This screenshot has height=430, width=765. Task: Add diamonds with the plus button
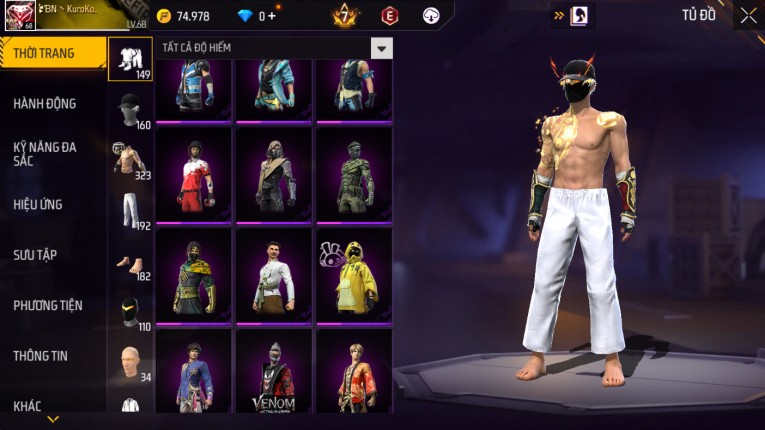click(x=271, y=16)
